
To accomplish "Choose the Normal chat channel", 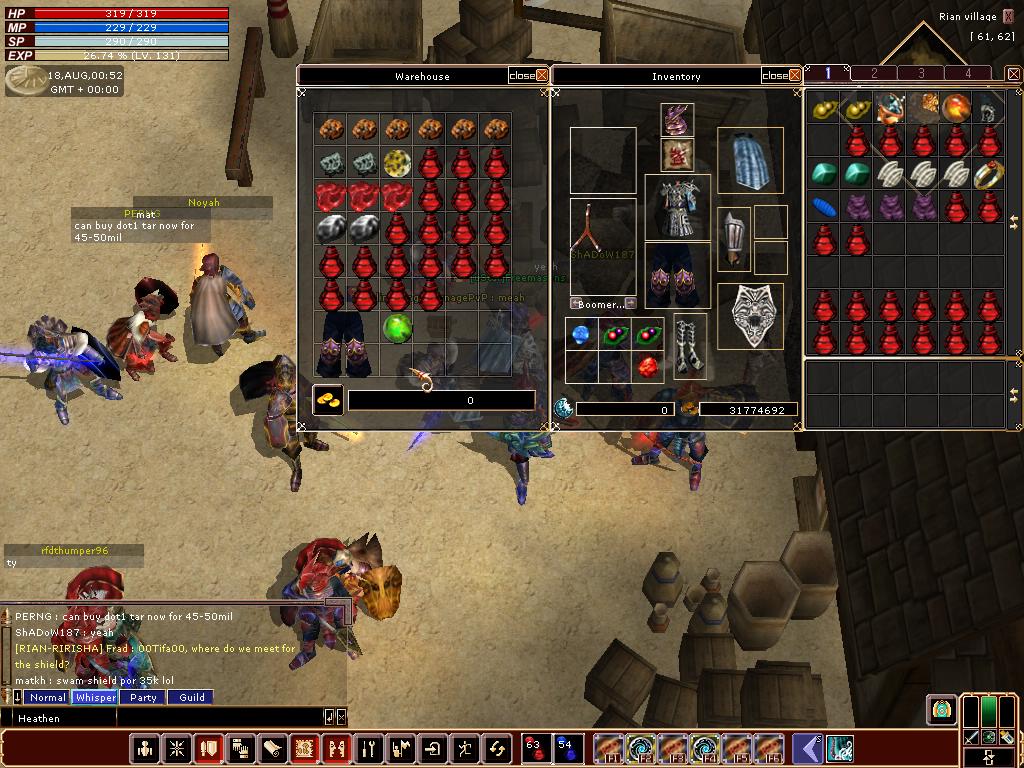I will point(47,698).
